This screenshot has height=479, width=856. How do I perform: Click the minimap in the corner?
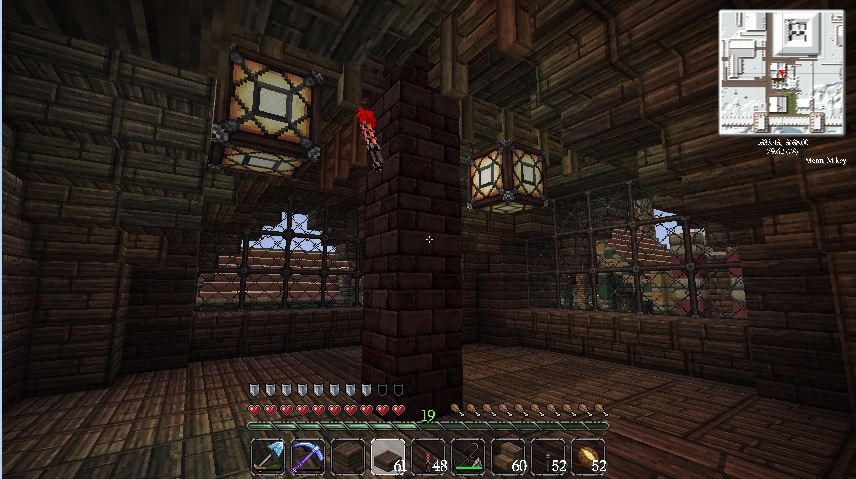(782, 72)
